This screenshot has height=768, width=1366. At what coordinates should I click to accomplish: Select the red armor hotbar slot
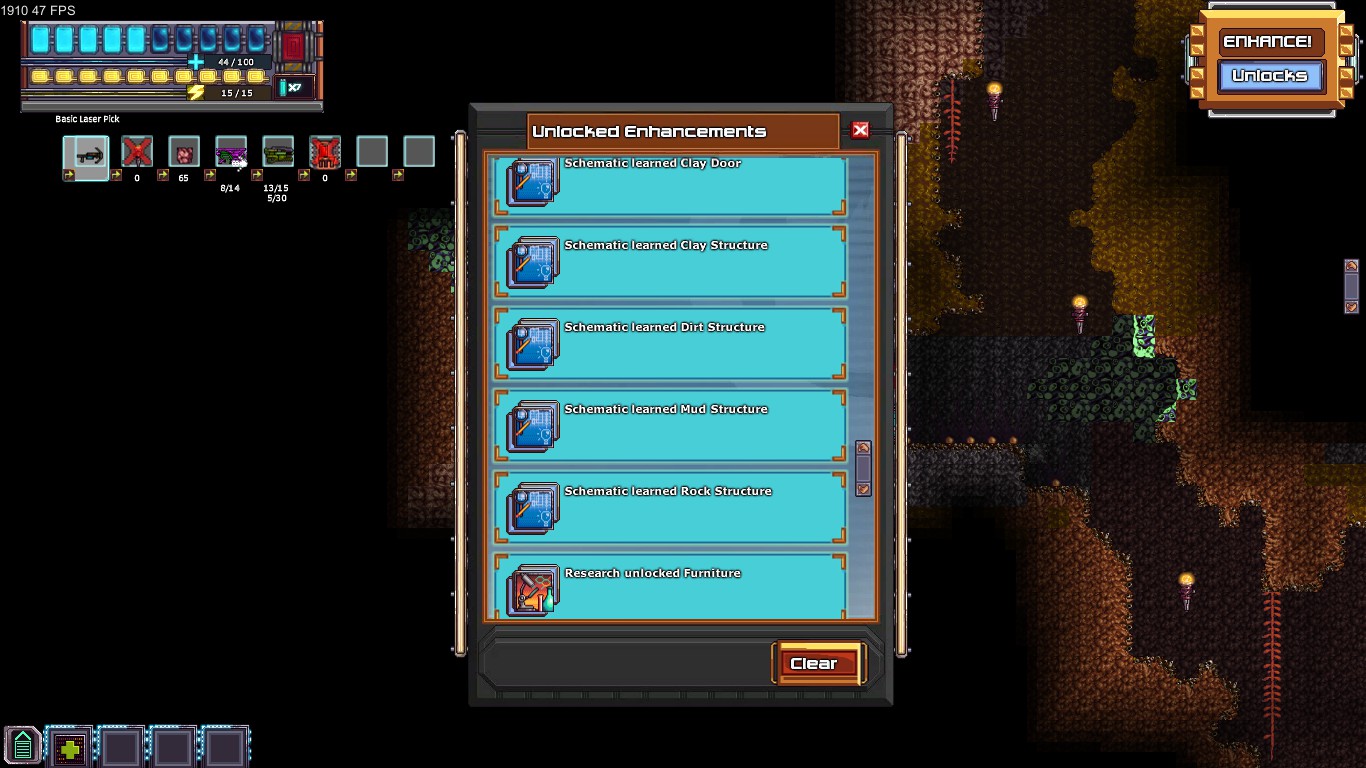pyautogui.click(x=325, y=153)
